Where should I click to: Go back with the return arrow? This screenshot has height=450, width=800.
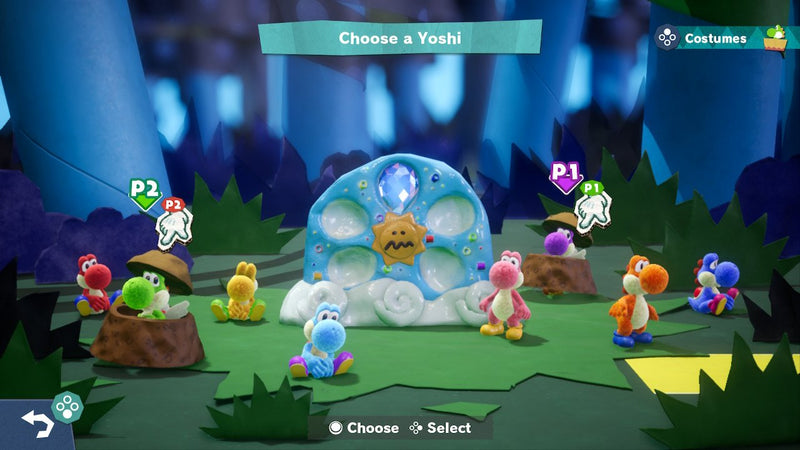click(37, 424)
